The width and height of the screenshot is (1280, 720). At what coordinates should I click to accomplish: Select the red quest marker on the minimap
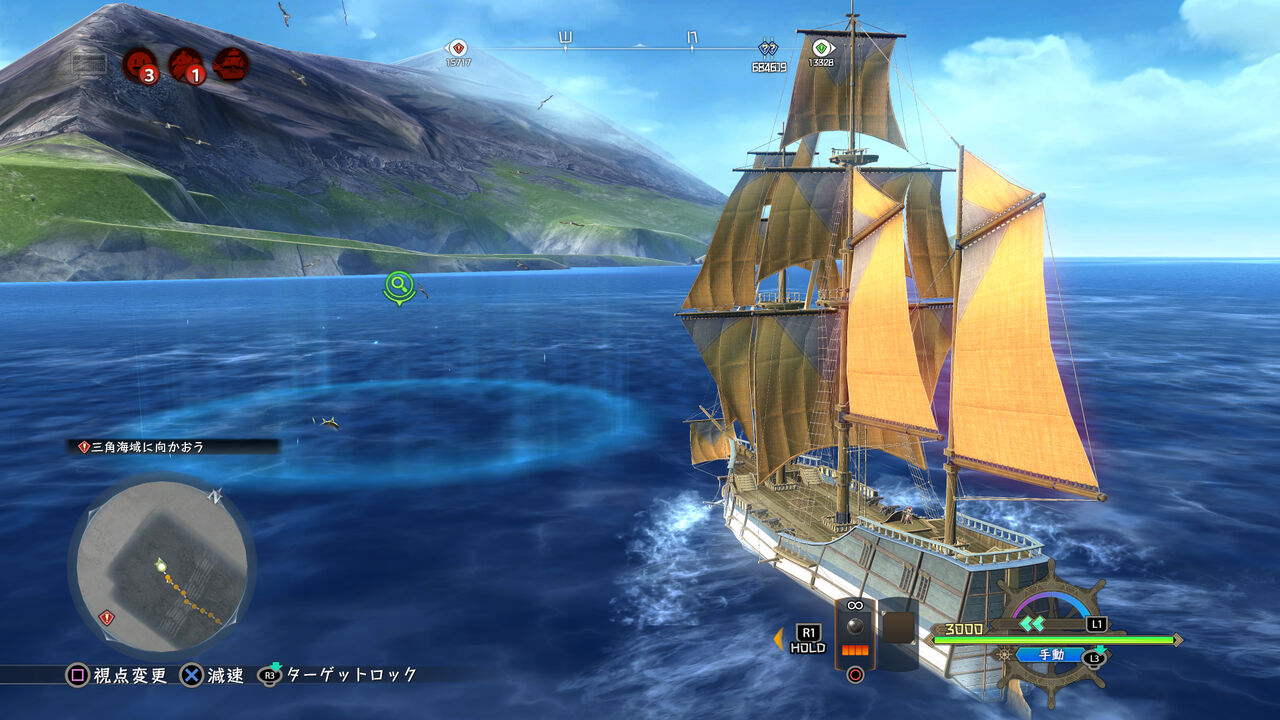pos(107,618)
